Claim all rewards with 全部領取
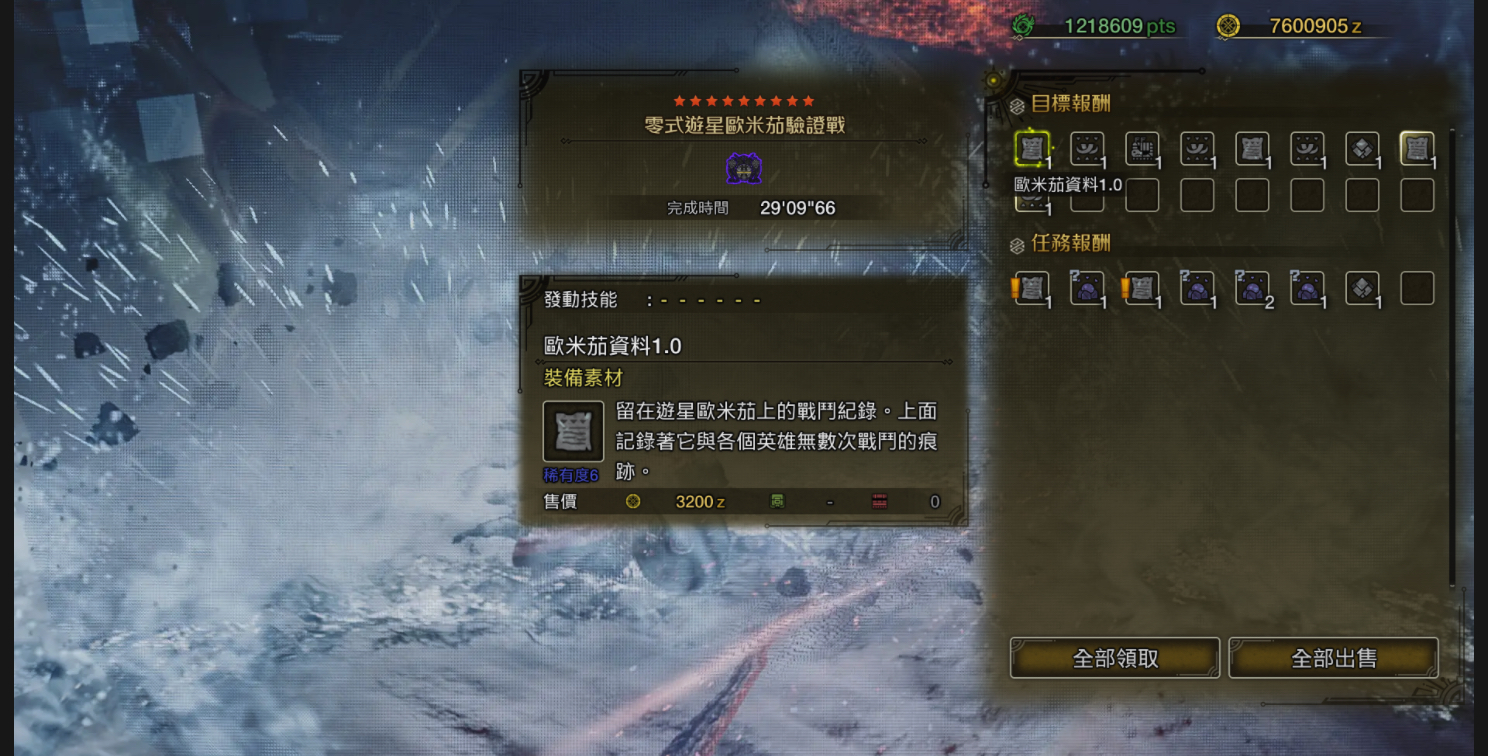The height and width of the screenshot is (756, 1488). click(x=1114, y=658)
